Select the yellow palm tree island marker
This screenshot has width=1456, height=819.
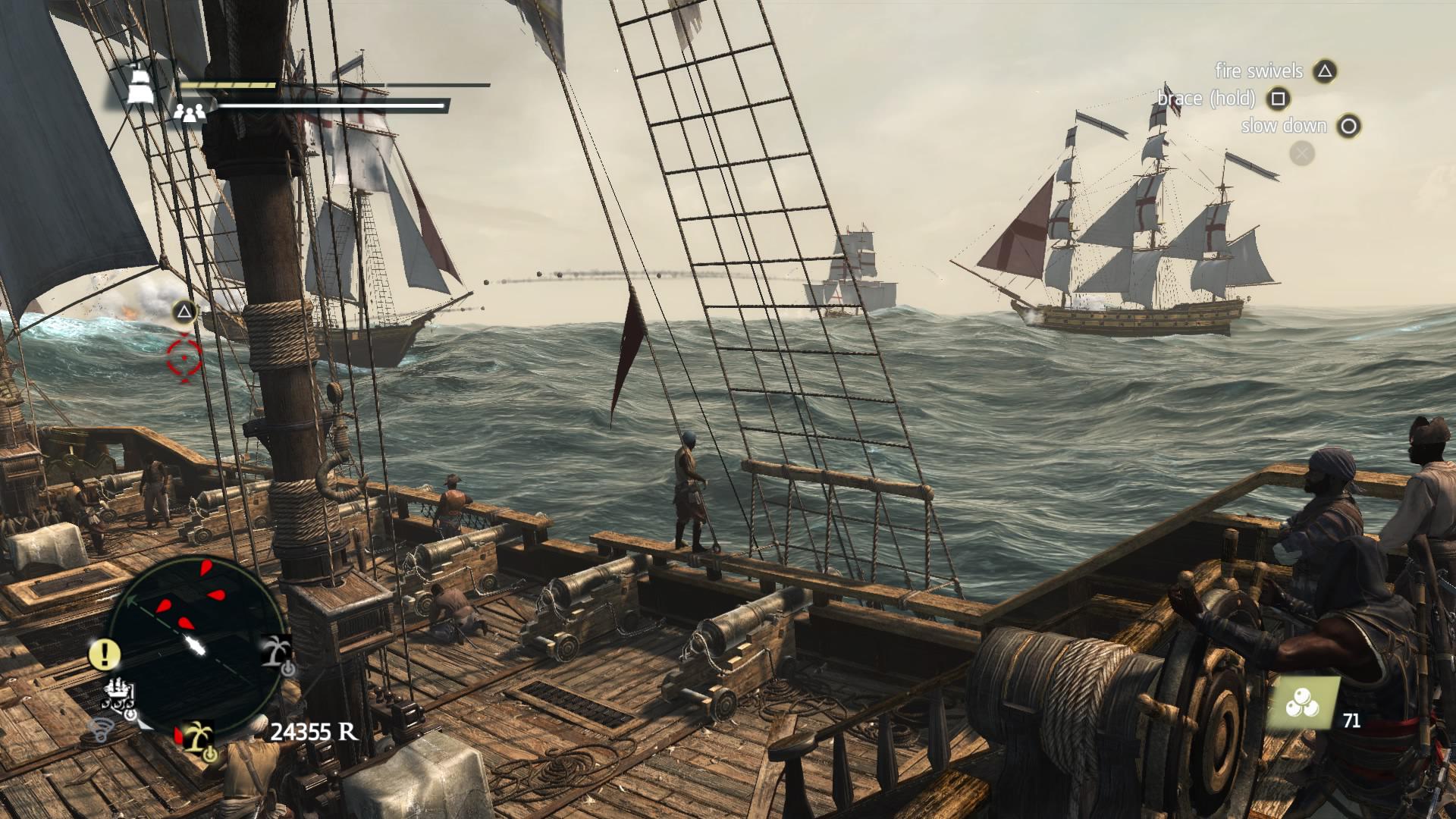click(199, 736)
